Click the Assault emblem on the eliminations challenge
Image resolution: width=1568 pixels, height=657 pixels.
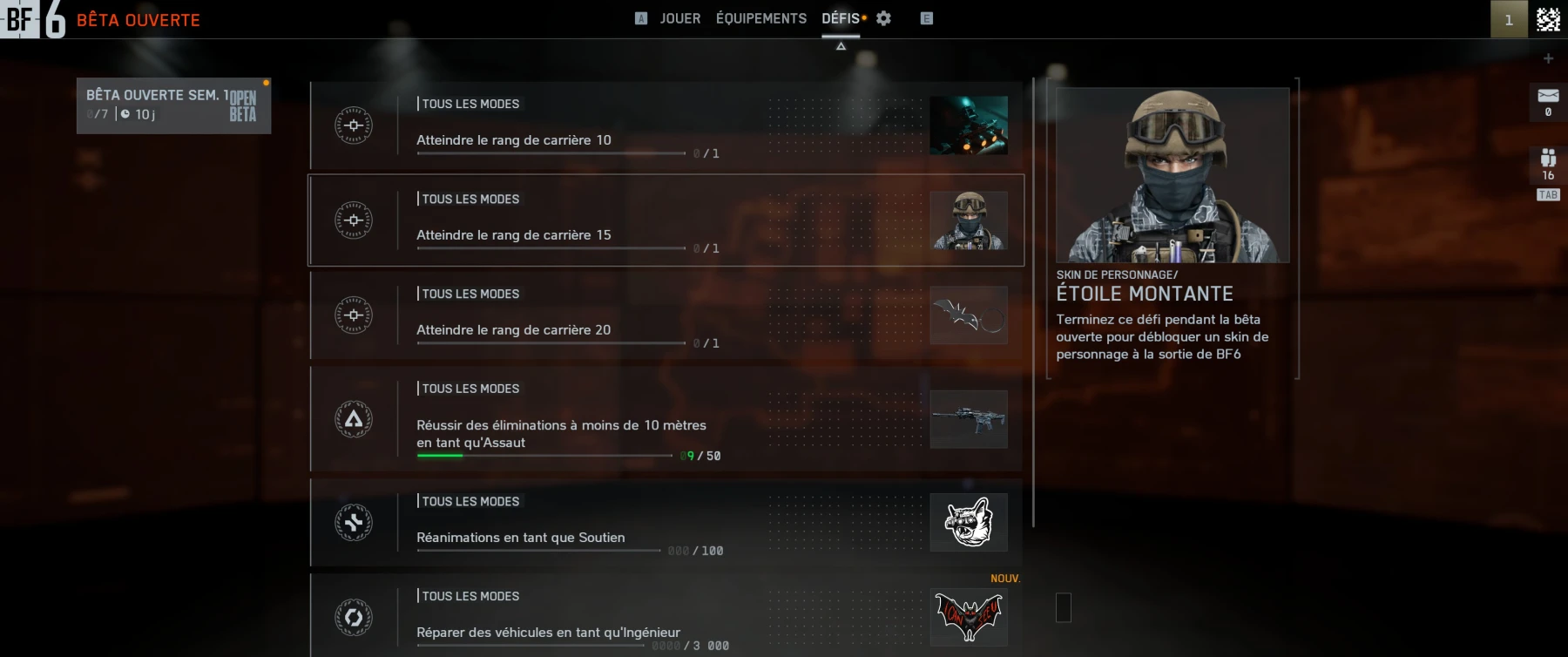click(353, 420)
